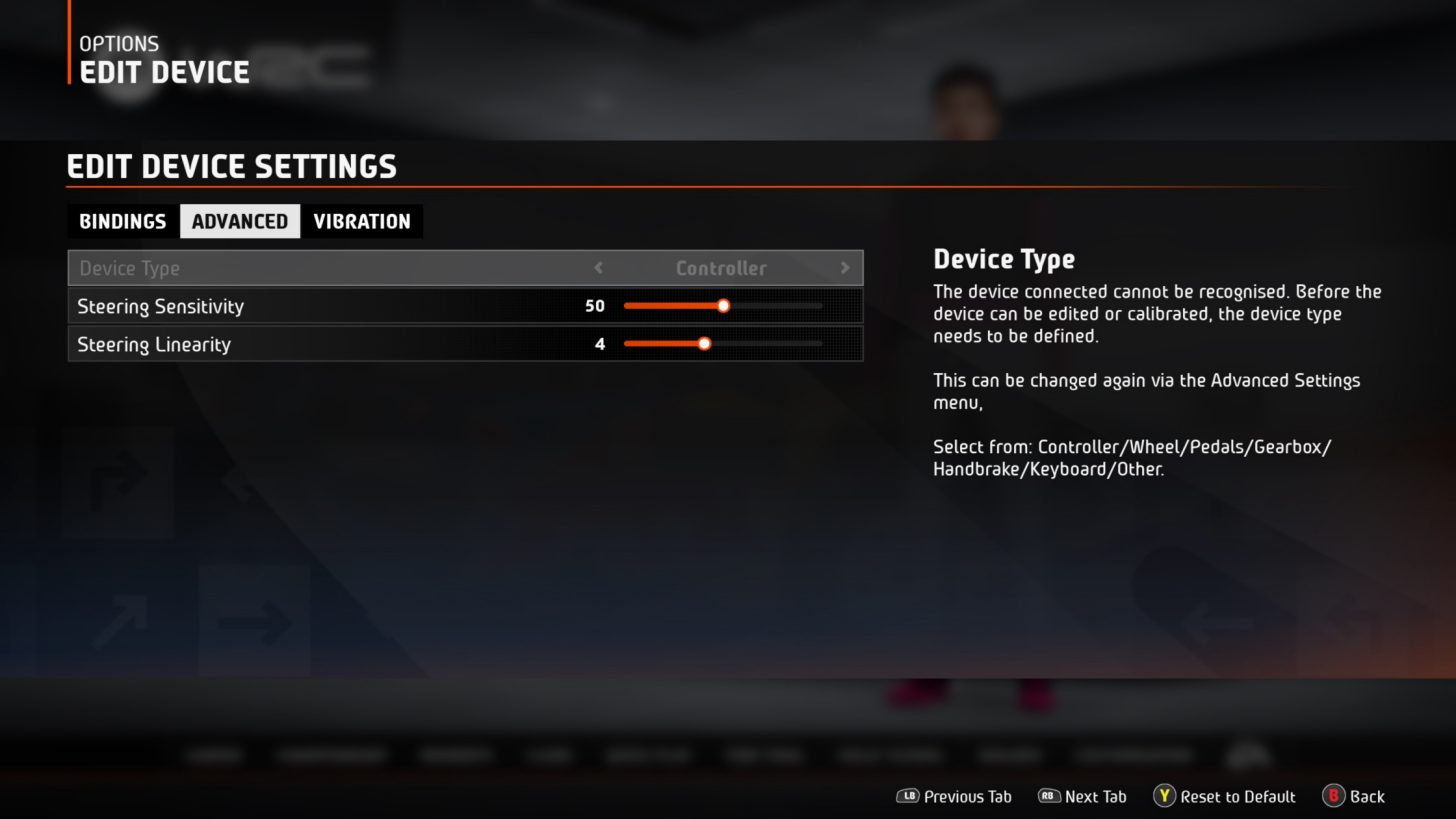This screenshot has width=1456, height=819.
Task: Click the right arrow on Device Type
Action: pos(845,268)
